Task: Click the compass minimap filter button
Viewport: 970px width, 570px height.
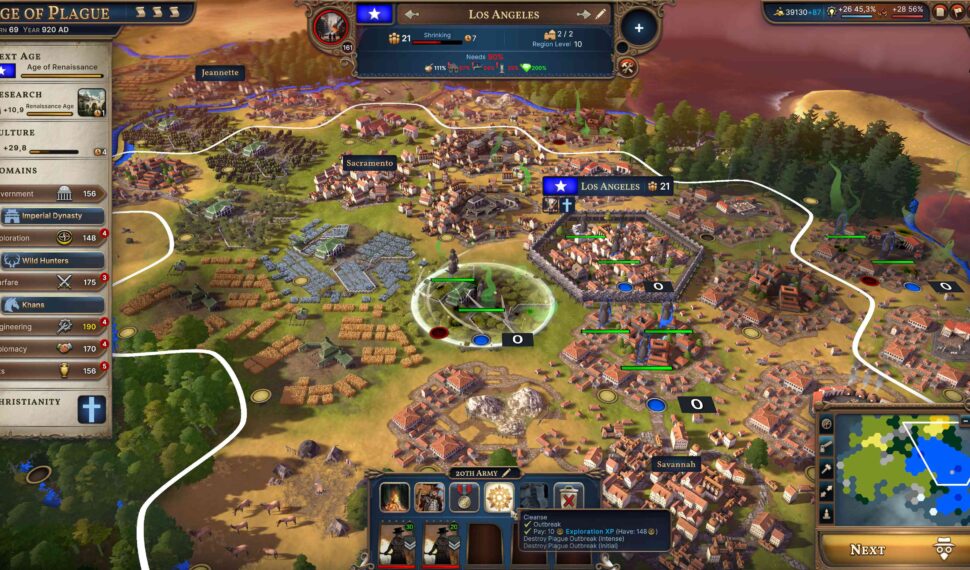Action: point(827,424)
